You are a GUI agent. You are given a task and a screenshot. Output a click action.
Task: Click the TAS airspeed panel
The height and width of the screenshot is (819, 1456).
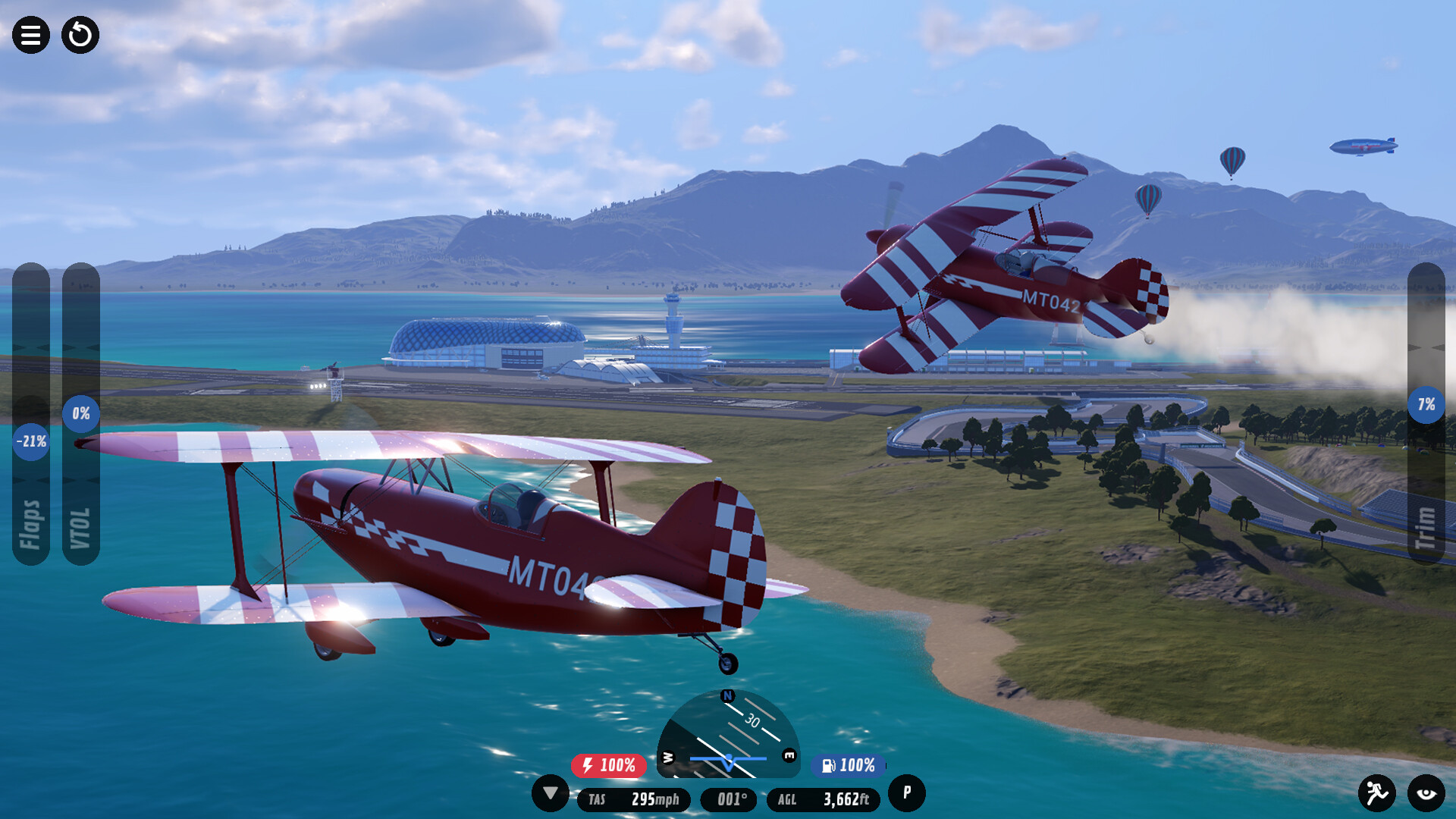pos(634,799)
